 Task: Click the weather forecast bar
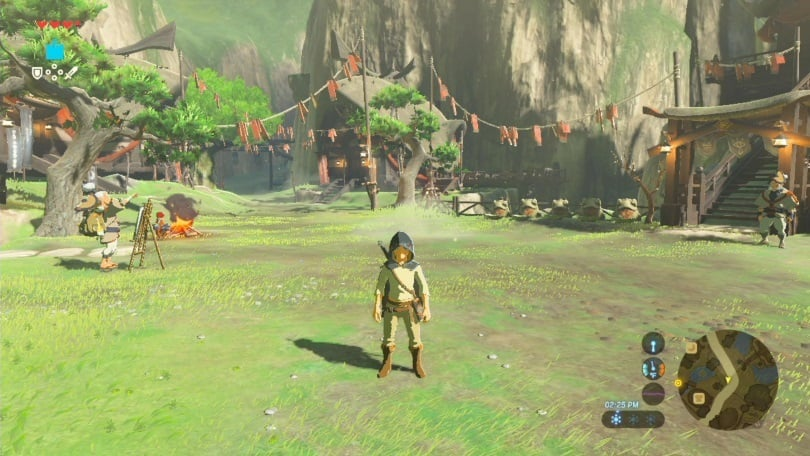633,419
